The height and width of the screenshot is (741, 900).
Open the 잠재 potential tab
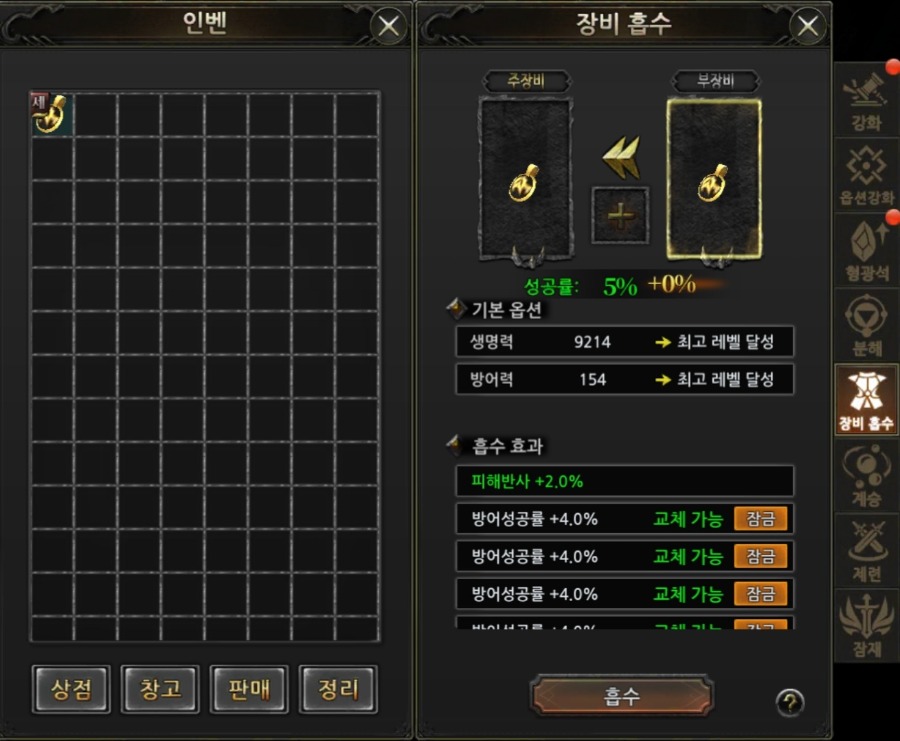(866, 625)
